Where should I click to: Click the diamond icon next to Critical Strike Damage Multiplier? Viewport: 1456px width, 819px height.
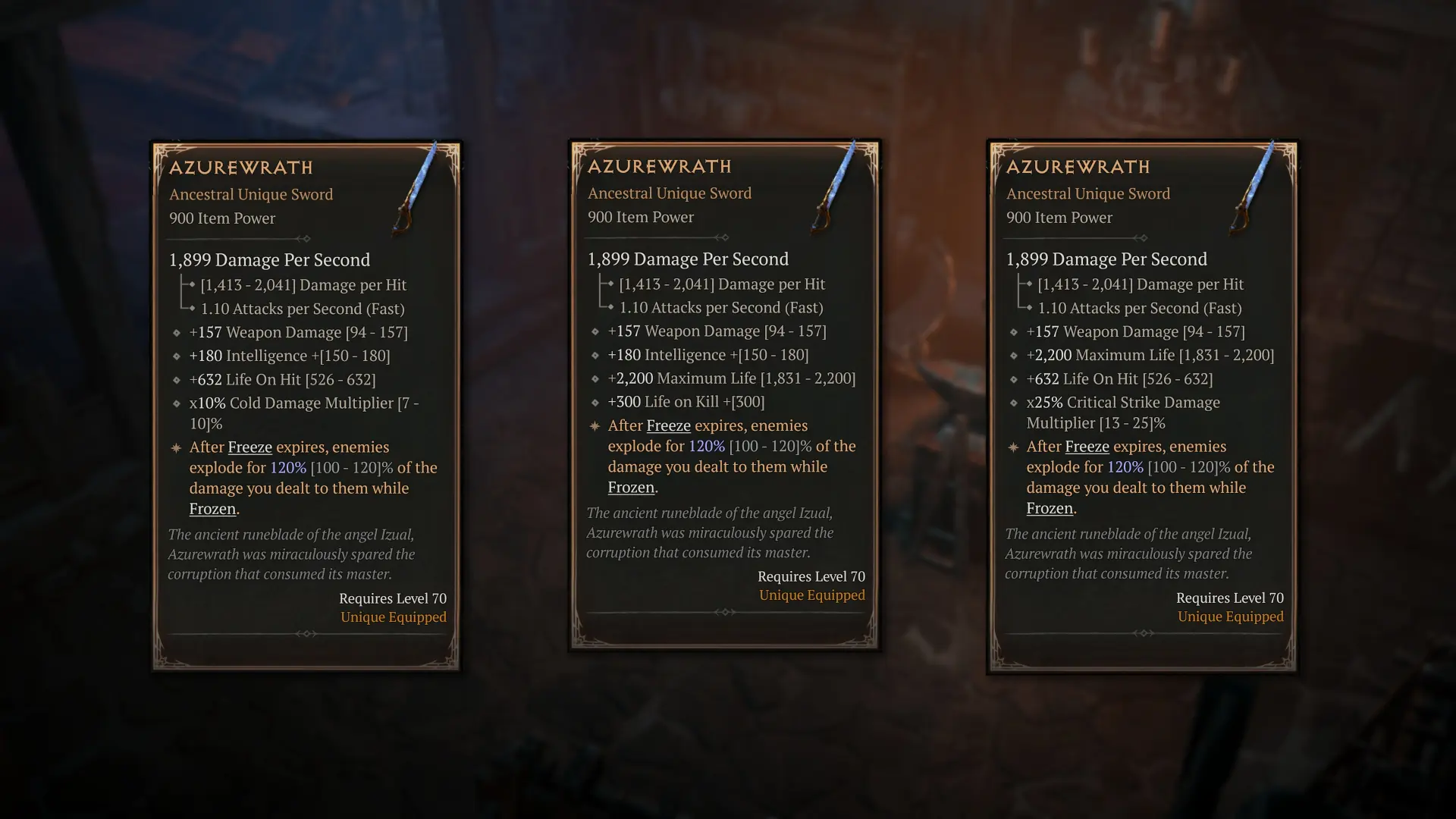(1013, 403)
